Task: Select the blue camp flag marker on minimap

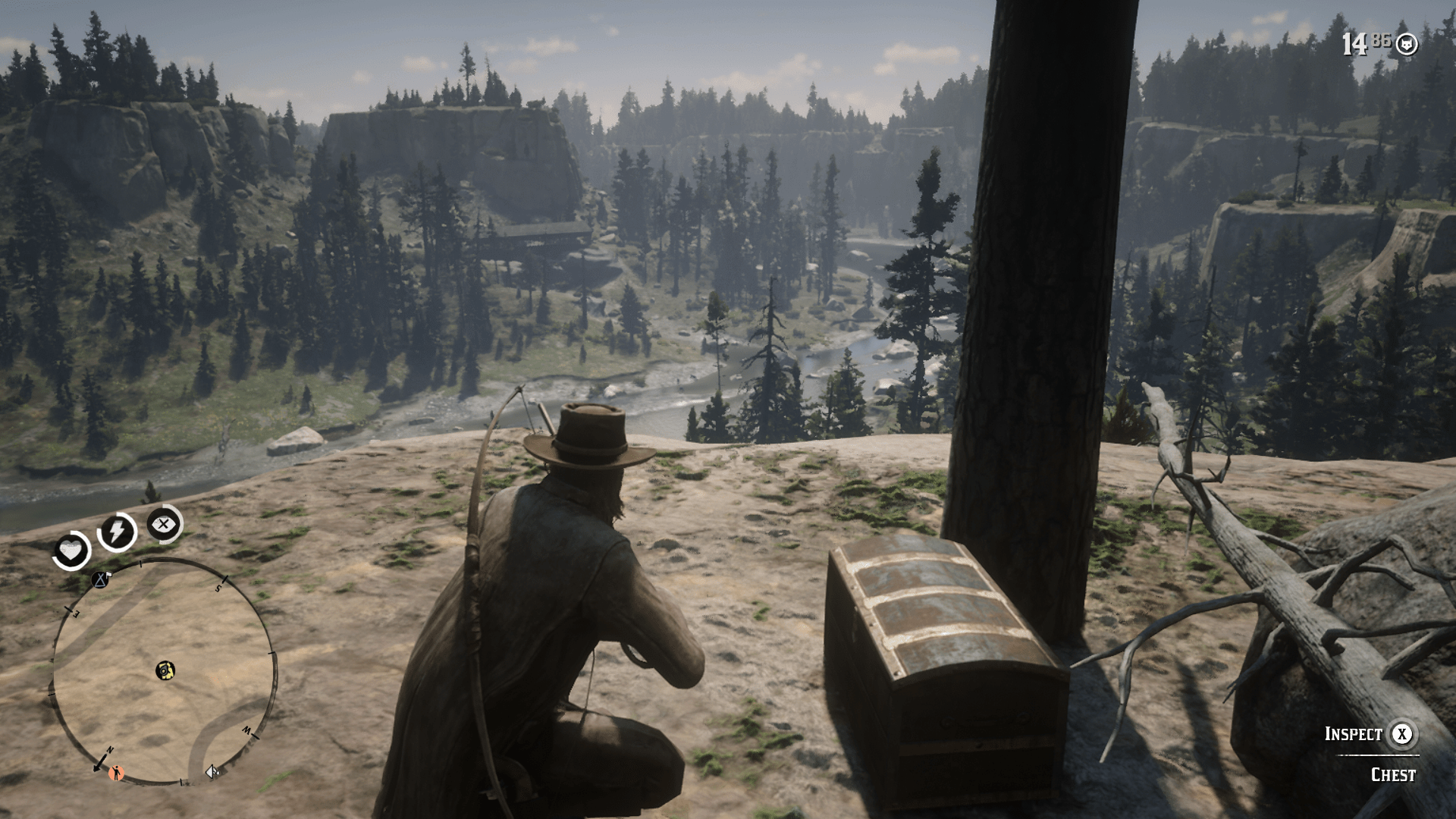Action: (100, 580)
